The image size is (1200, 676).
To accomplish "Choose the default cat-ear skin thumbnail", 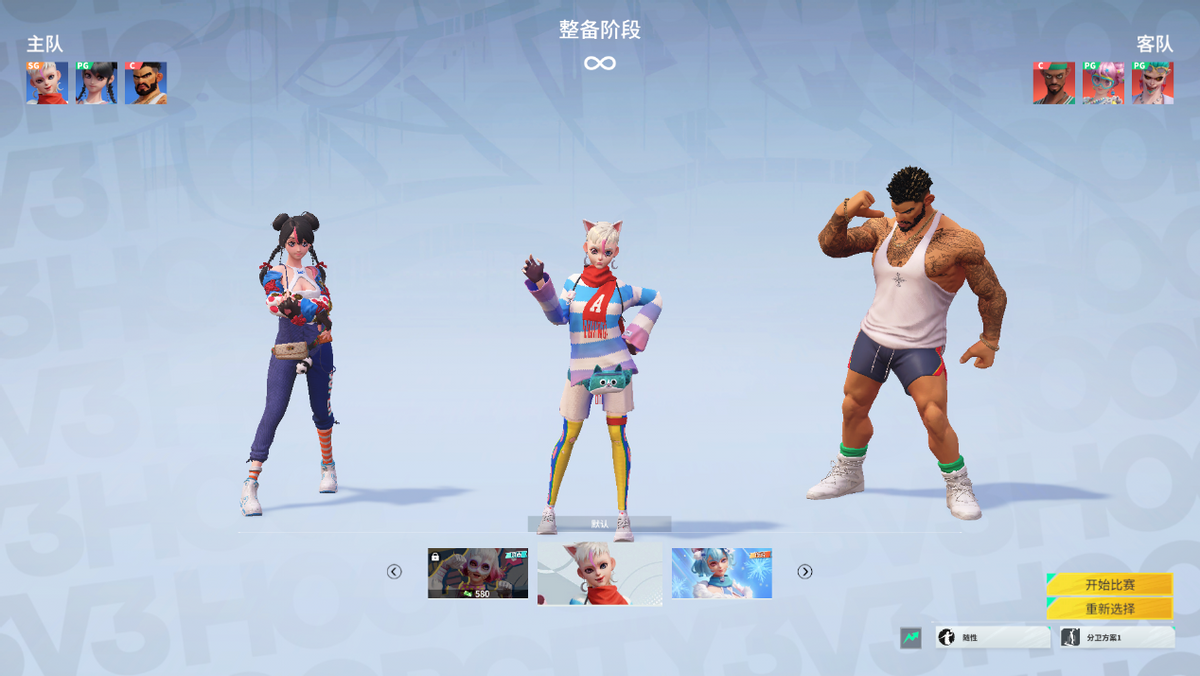I will (600, 573).
